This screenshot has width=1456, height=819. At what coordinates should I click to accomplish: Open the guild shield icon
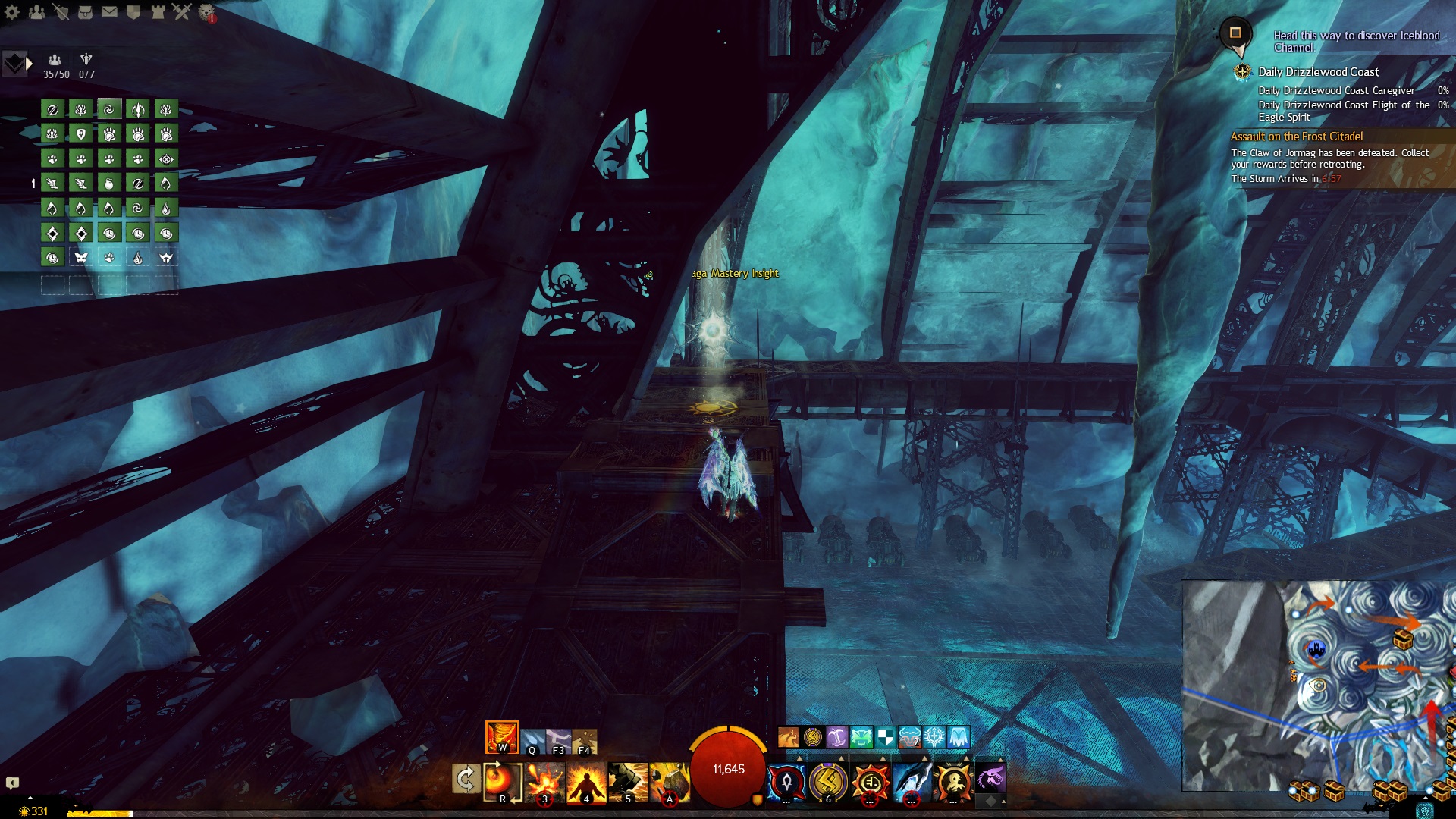click(133, 12)
